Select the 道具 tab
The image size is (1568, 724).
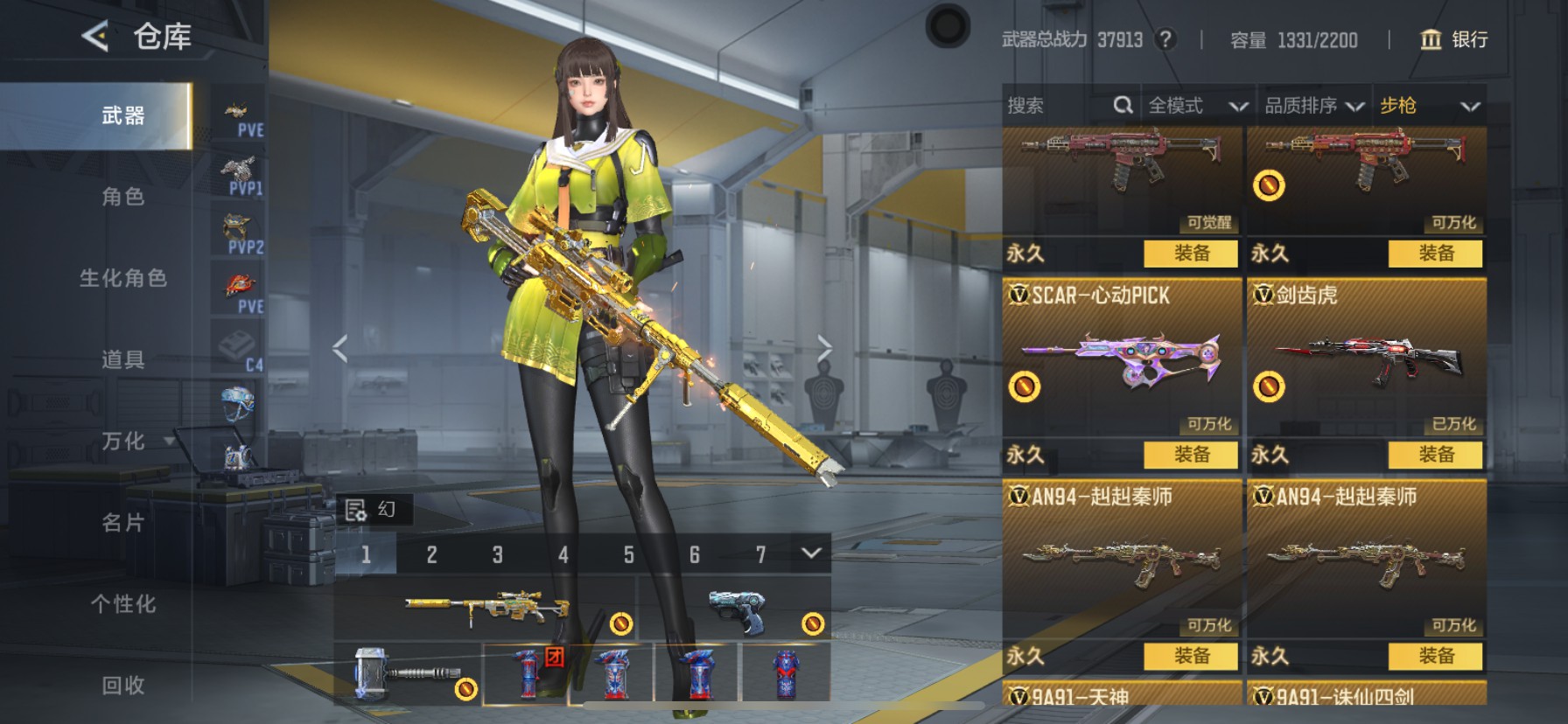(123, 359)
